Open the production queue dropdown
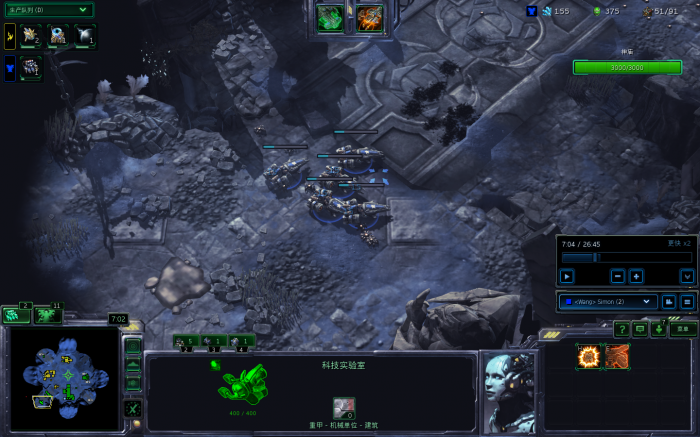 (48, 10)
